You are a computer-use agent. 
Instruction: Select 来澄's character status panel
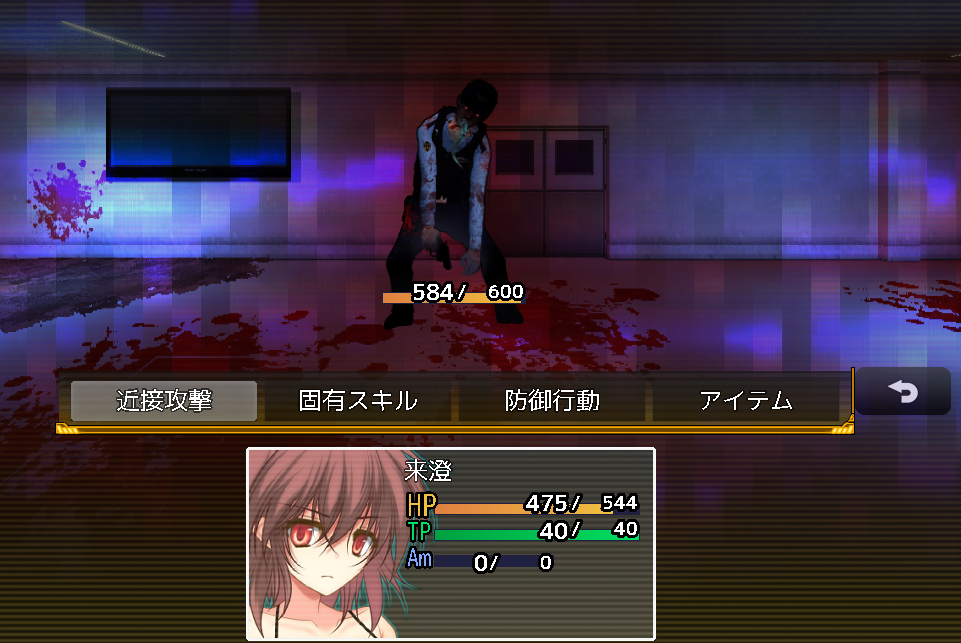451,543
